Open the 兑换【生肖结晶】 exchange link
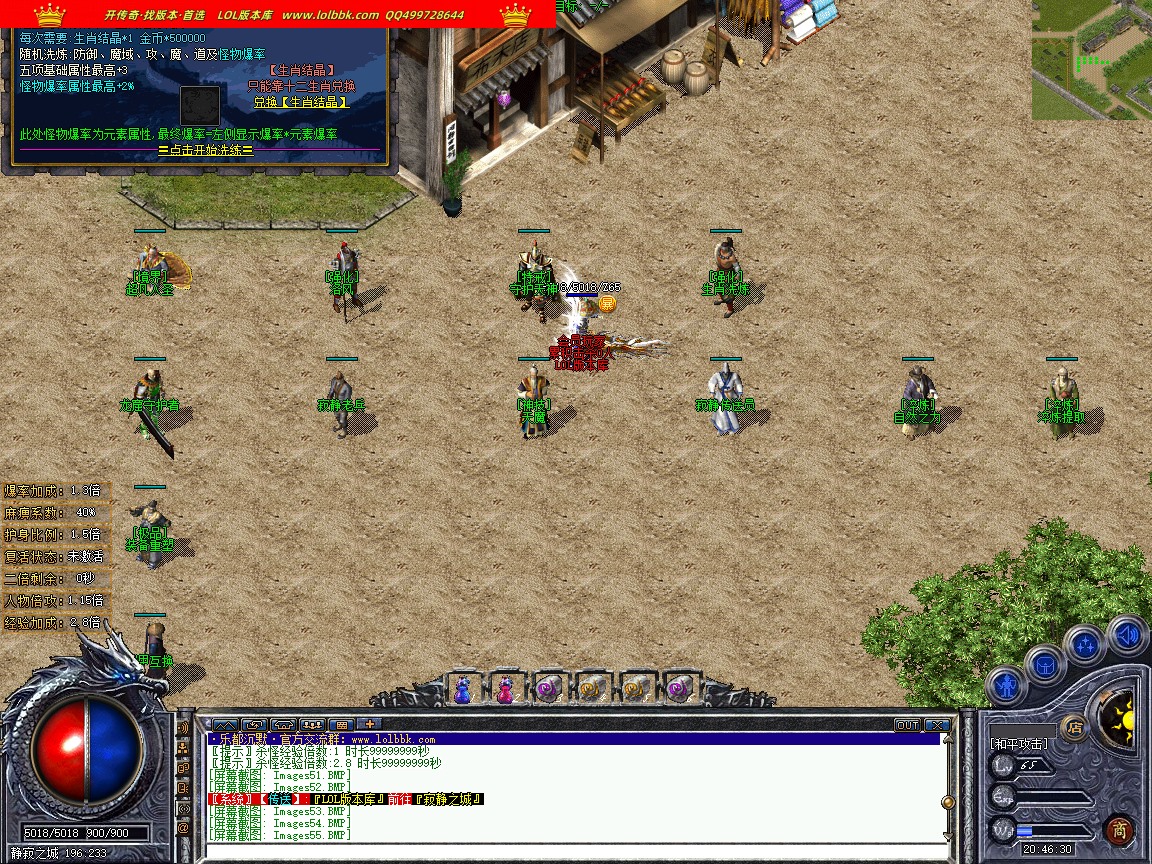The height and width of the screenshot is (864, 1152). tap(301, 102)
